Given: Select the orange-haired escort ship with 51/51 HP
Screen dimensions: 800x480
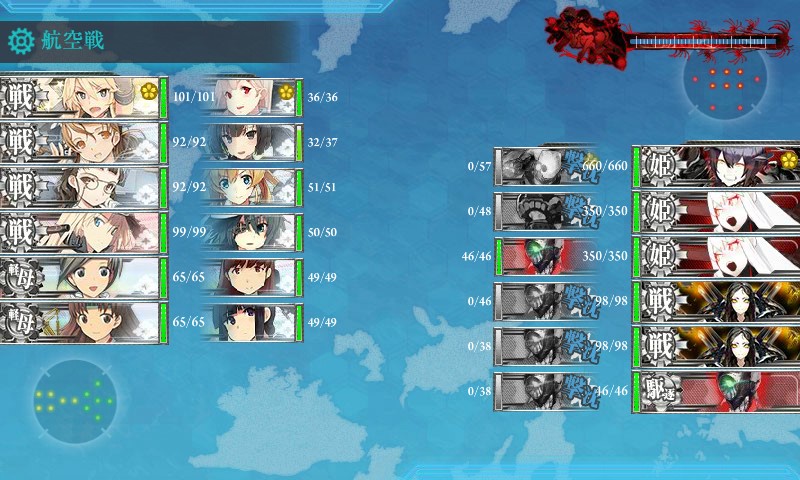Looking at the screenshot, I should [252, 188].
